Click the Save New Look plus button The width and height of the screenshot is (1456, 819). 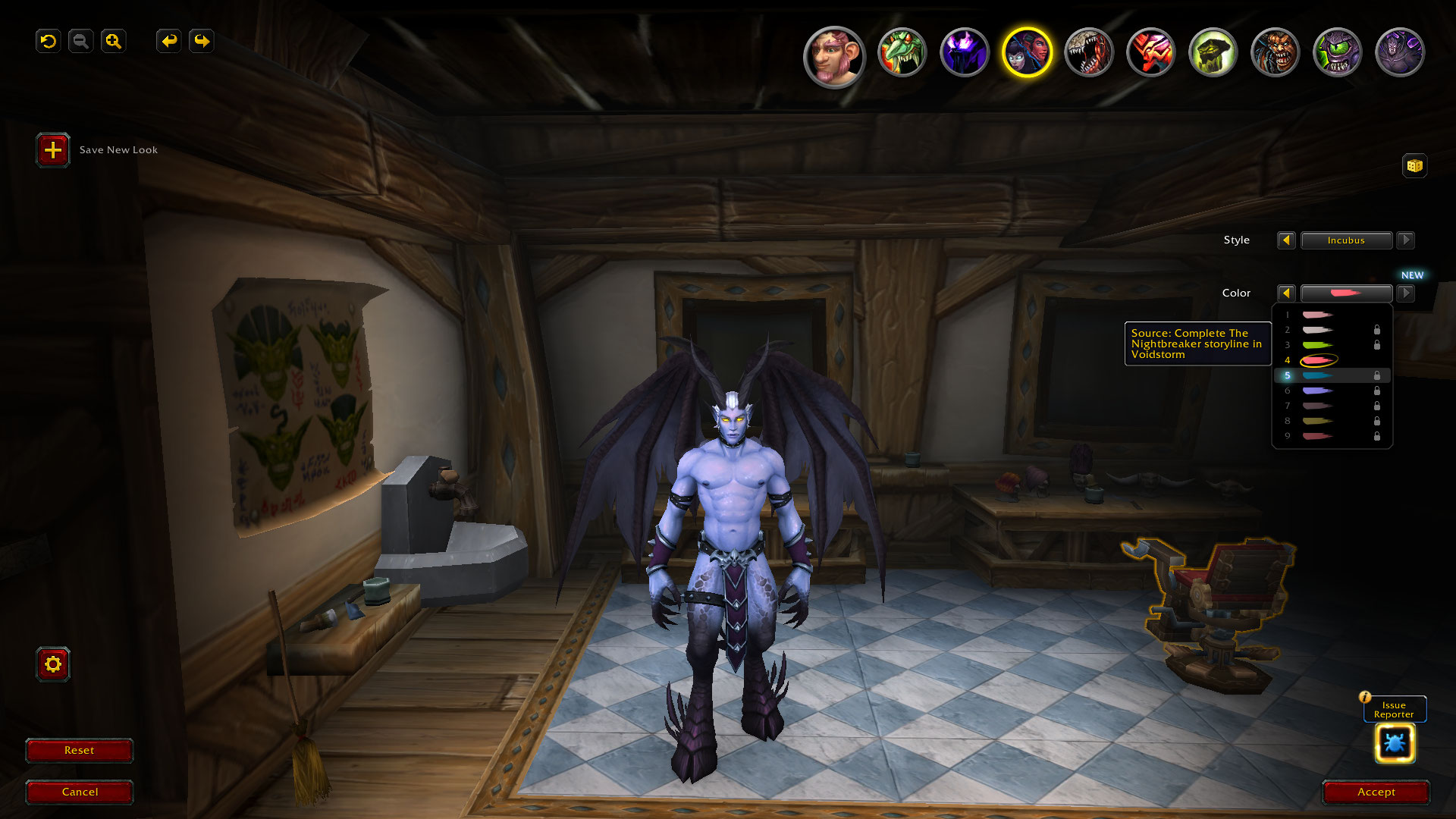click(x=53, y=150)
